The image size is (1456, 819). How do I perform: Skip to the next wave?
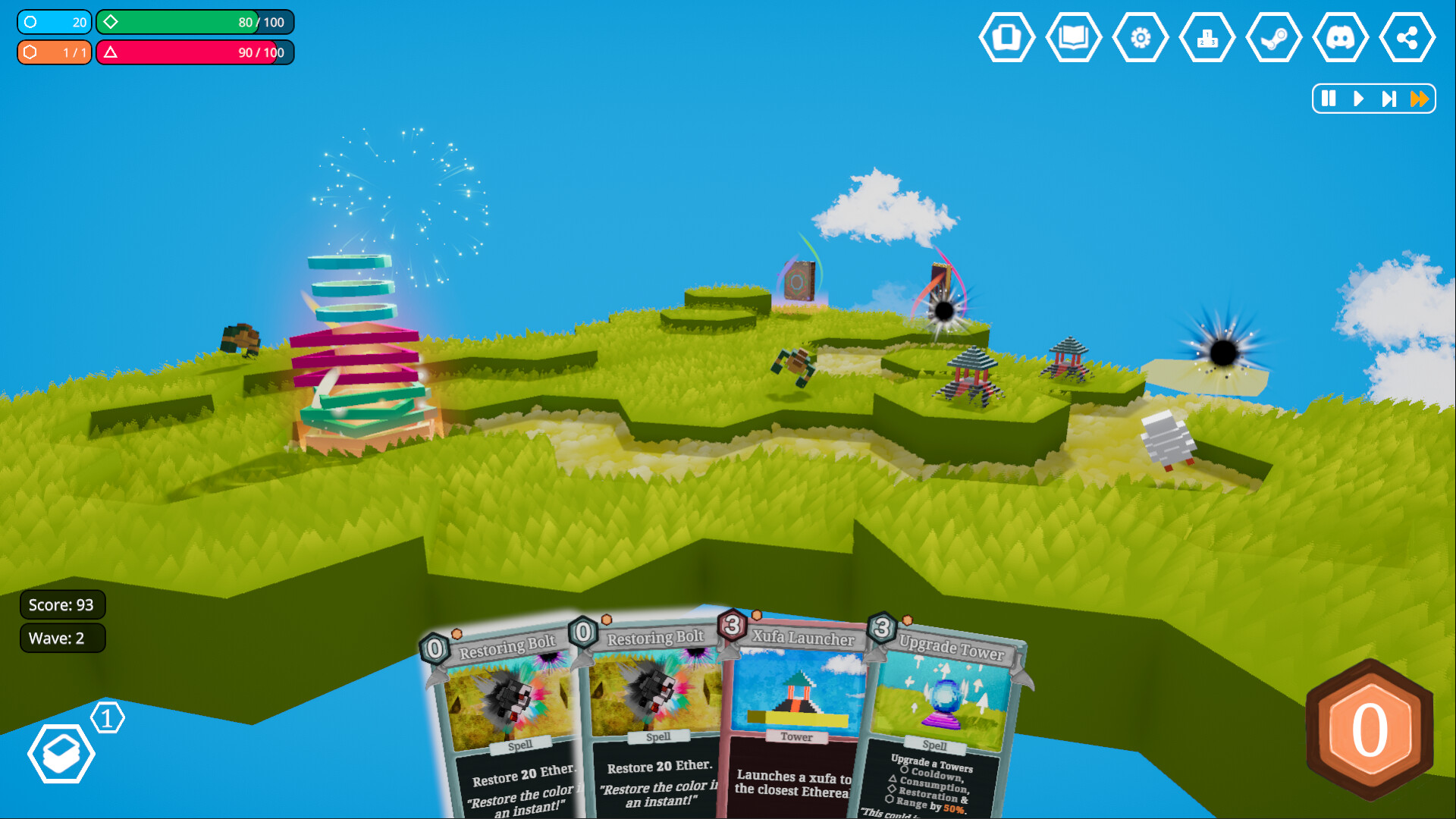point(1389,99)
